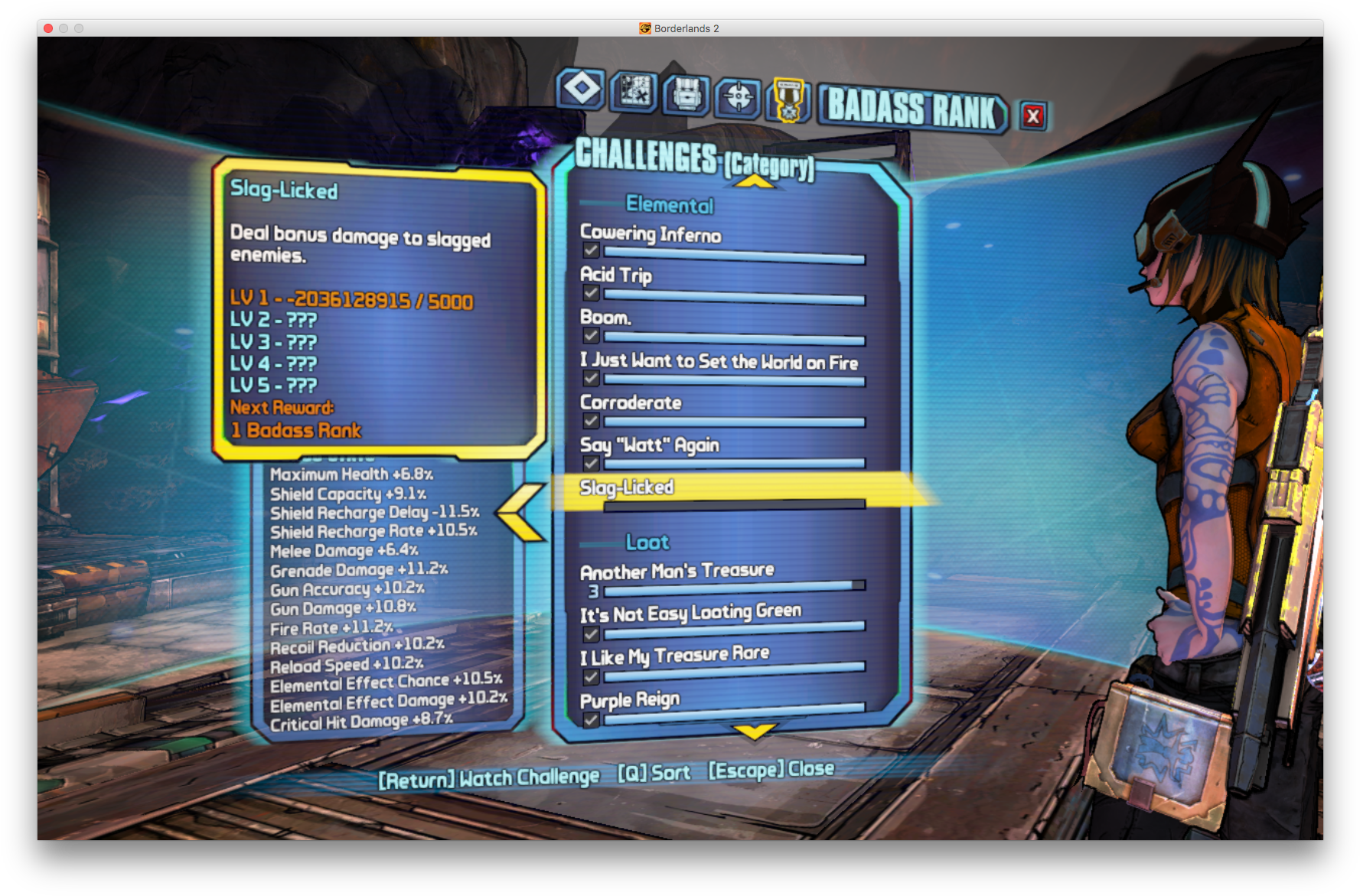The width and height of the screenshot is (1360, 896).
Task: Select the Boom. challenge row
Action: click(605, 318)
